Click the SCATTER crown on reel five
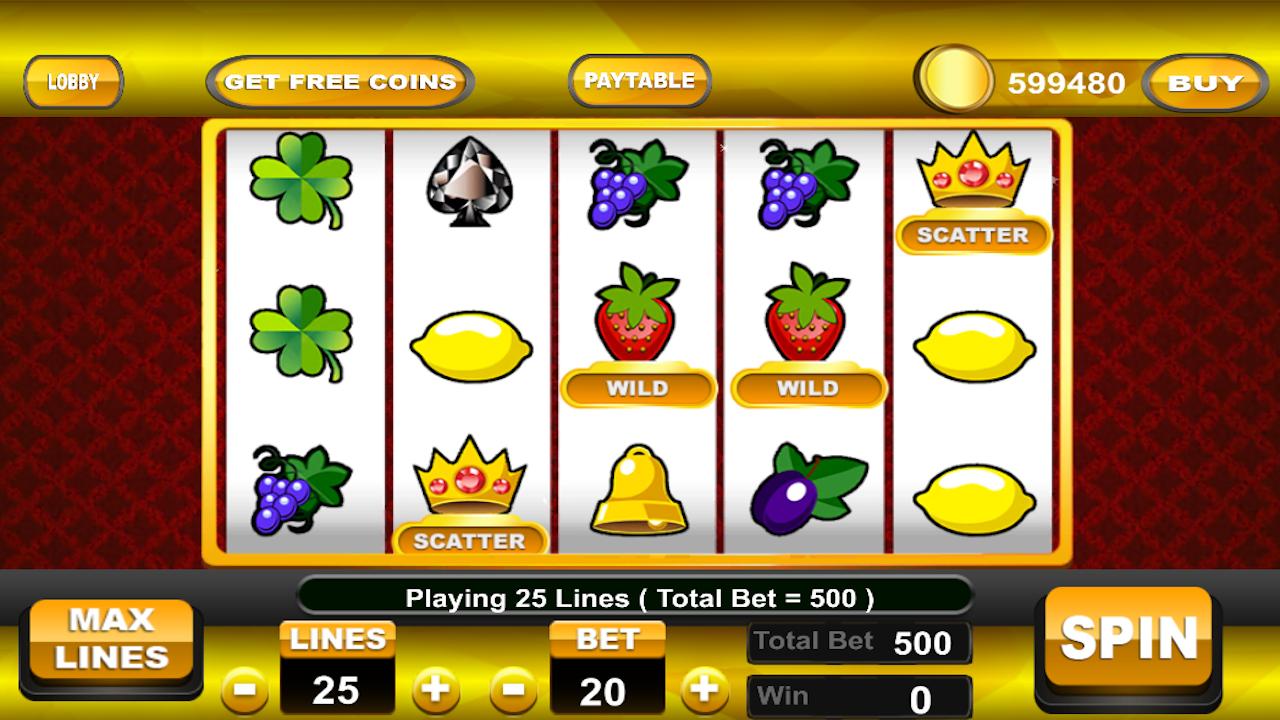The image size is (1280, 720). 972,190
